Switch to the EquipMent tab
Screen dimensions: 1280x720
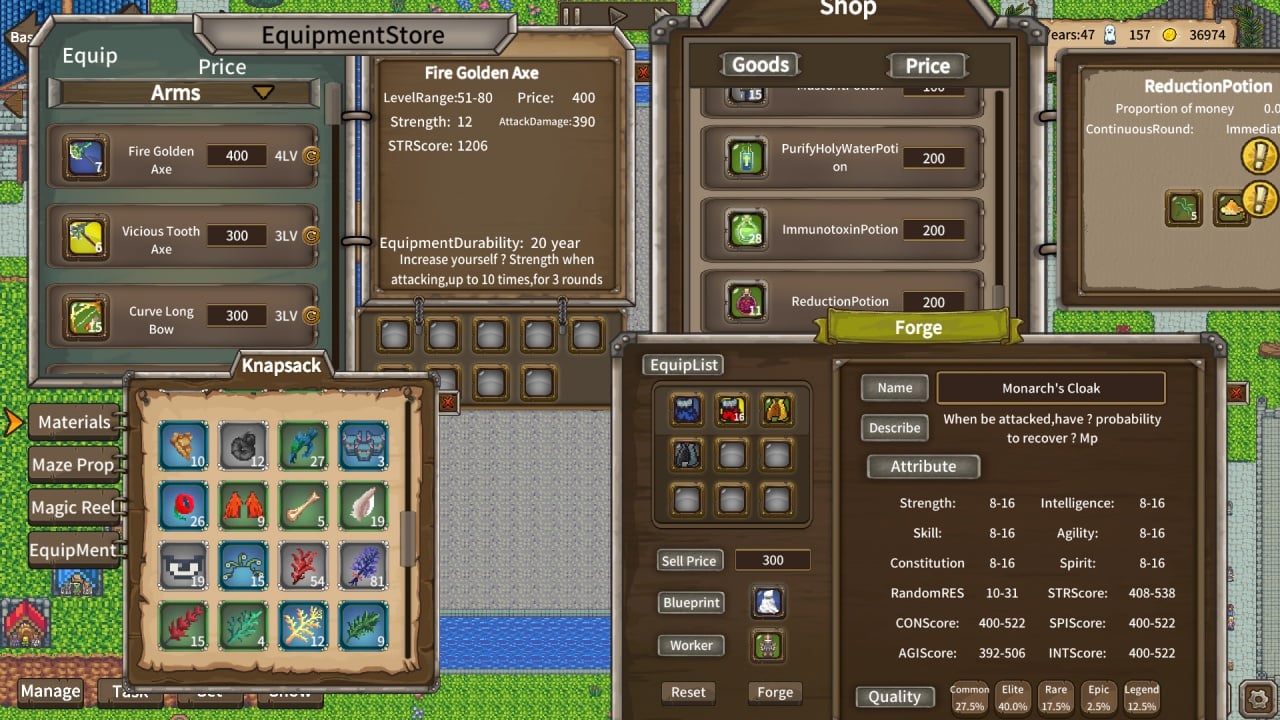(x=73, y=550)
